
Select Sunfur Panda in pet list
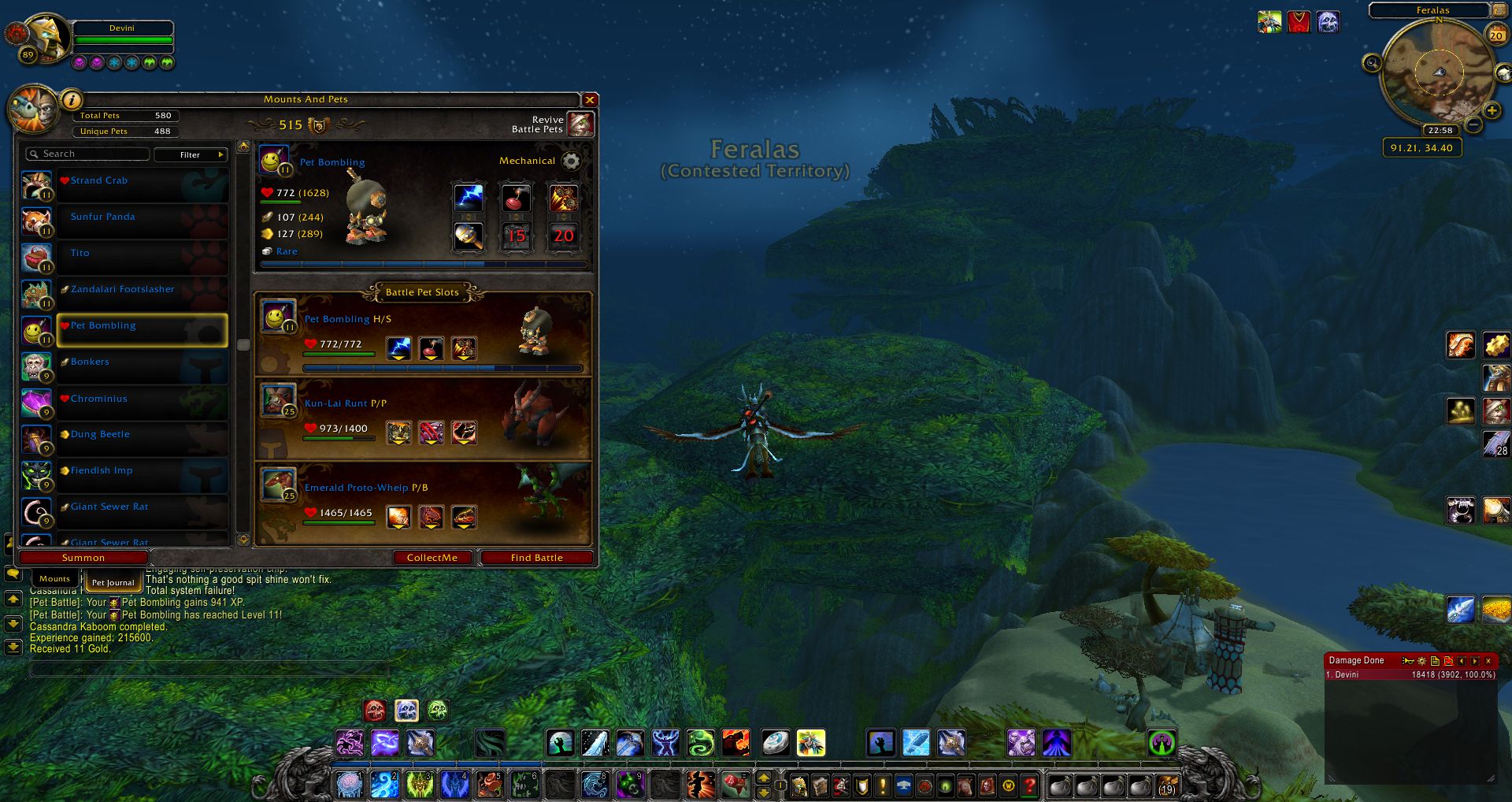[142, 217]
